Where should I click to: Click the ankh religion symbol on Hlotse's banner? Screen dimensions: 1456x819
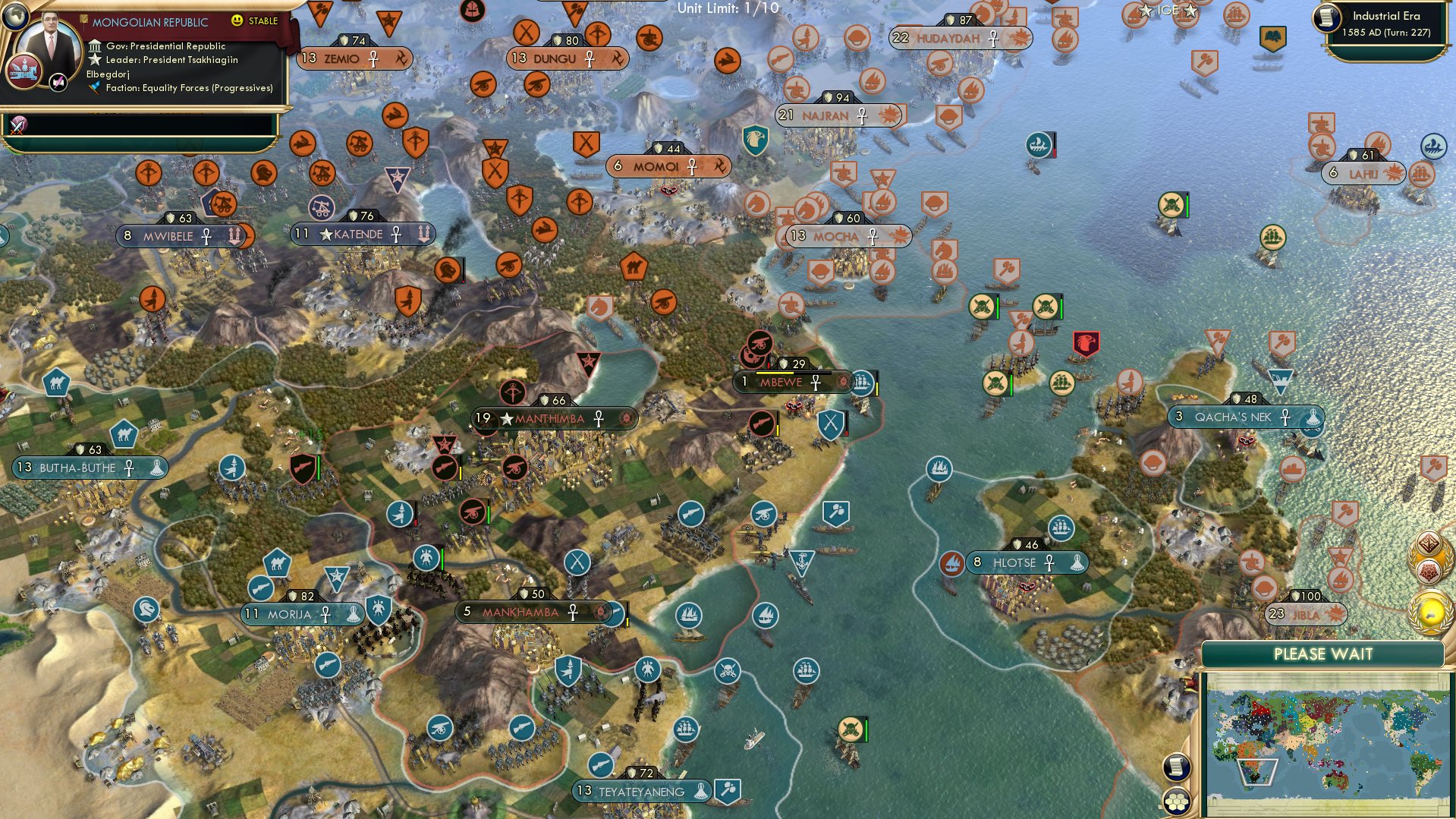click(1049, 563)
